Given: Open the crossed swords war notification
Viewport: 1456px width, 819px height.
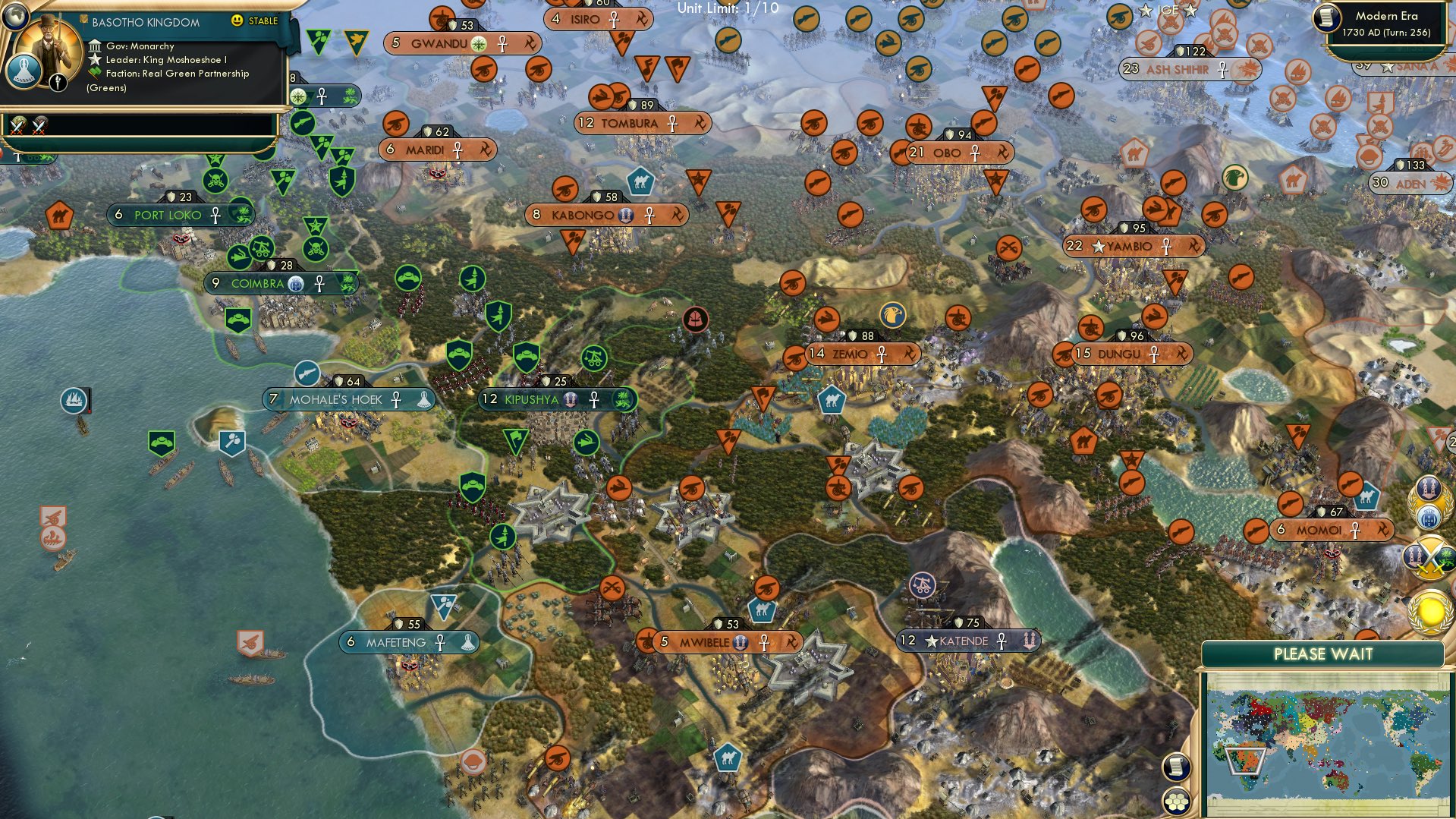Looking at the screenshot, I should (x=1430, y=556).
